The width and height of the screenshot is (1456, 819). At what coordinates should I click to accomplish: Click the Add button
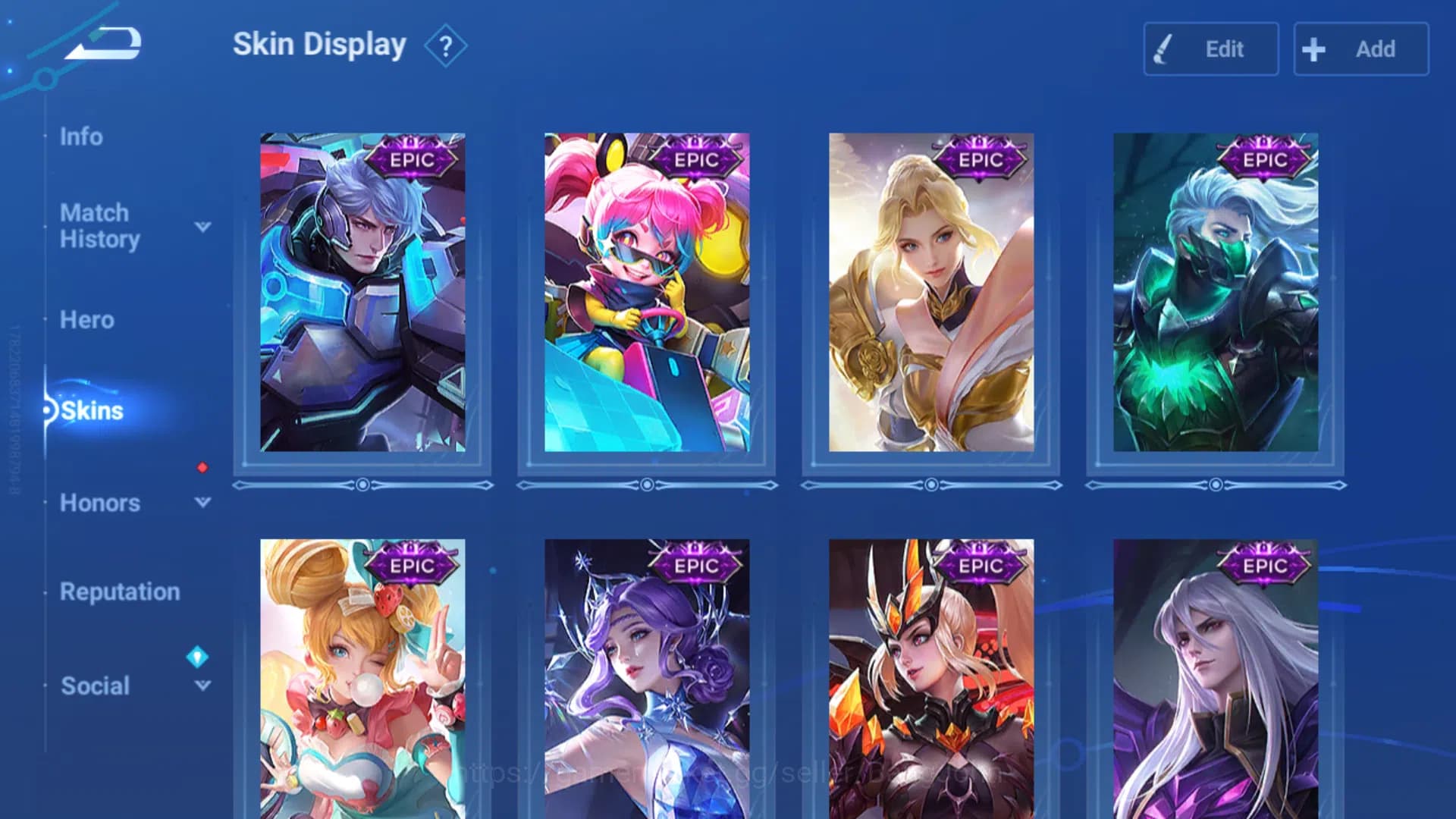pyautogui.click(x=1361, y=49)
